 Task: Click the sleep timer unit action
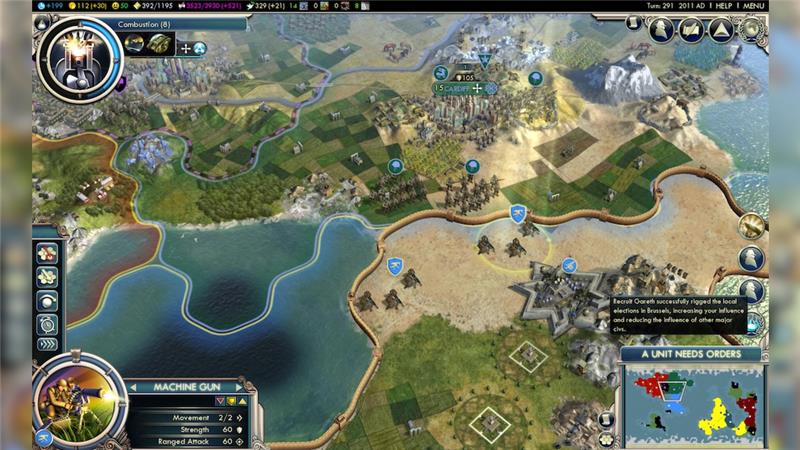(x=47, y=323)
